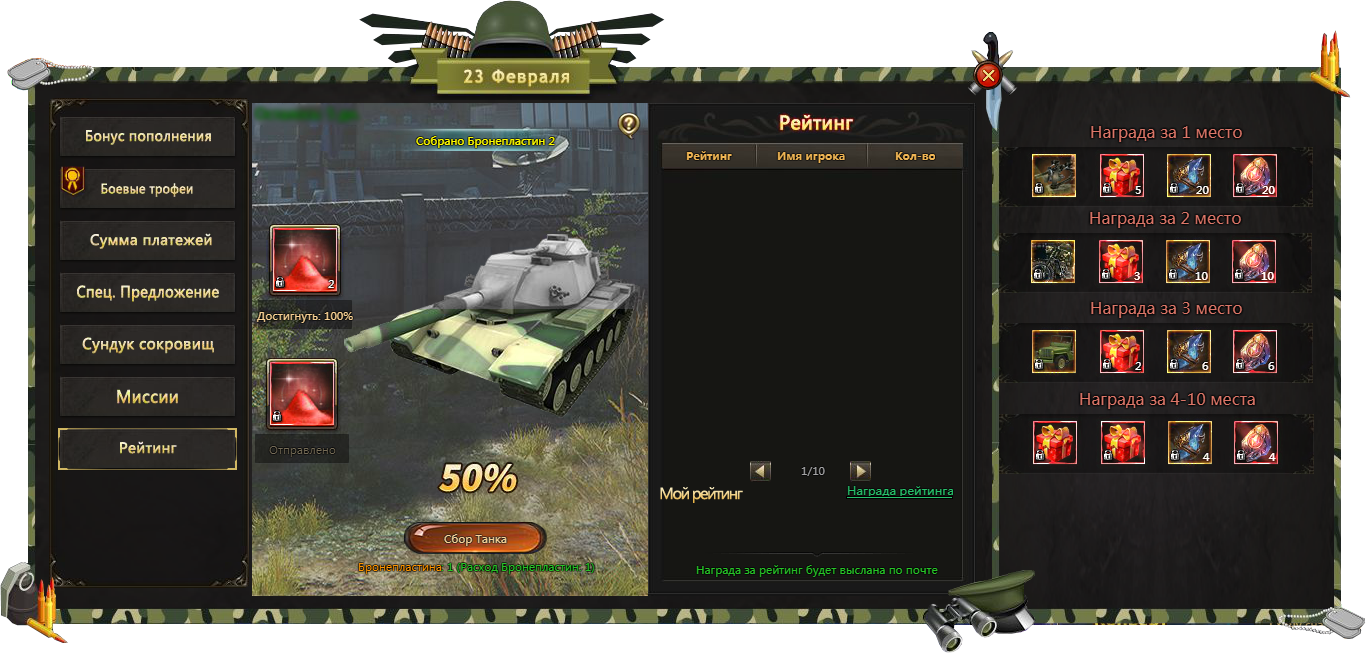Go to next rating page
The image size is (1369, 653).
(x=860, y=471)
